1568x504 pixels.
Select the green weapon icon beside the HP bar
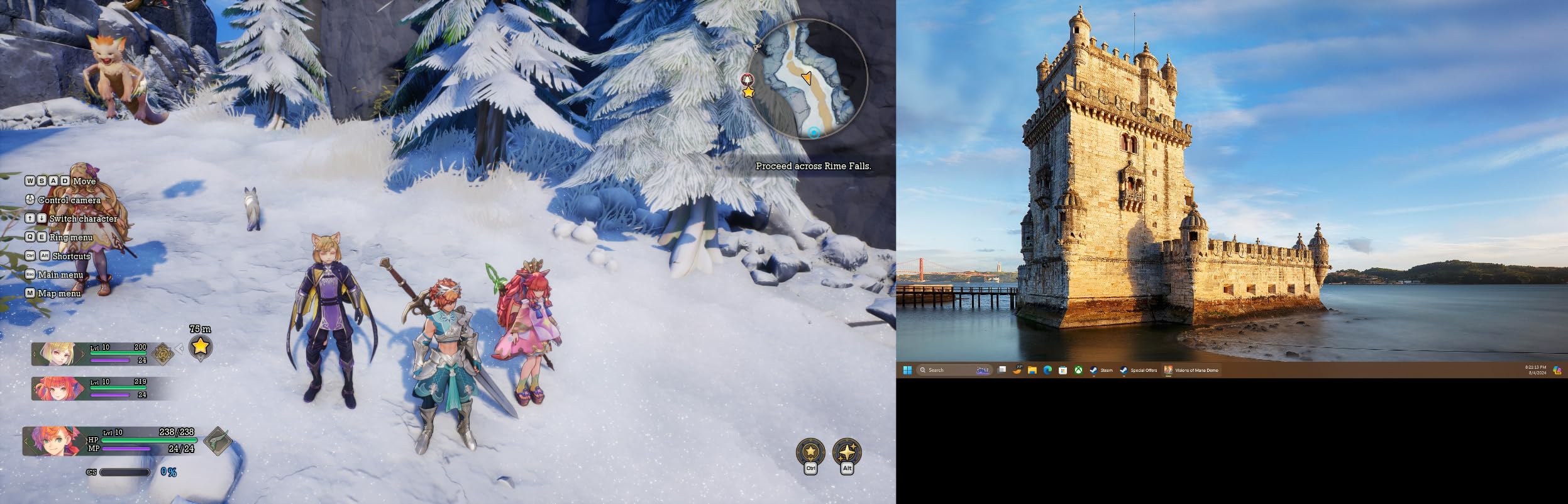point(218,440)
